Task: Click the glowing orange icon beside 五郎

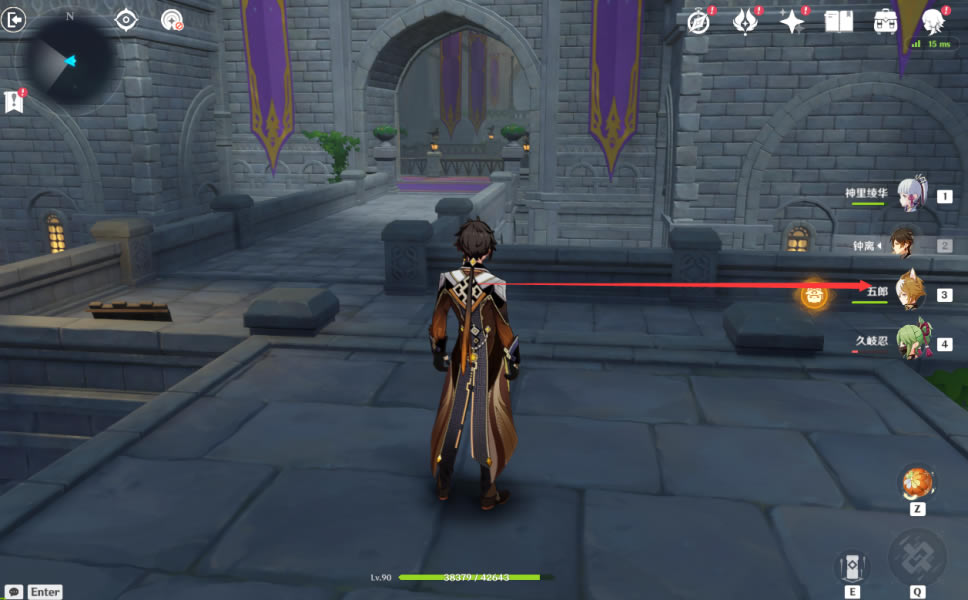Action: tap(814, 294)
